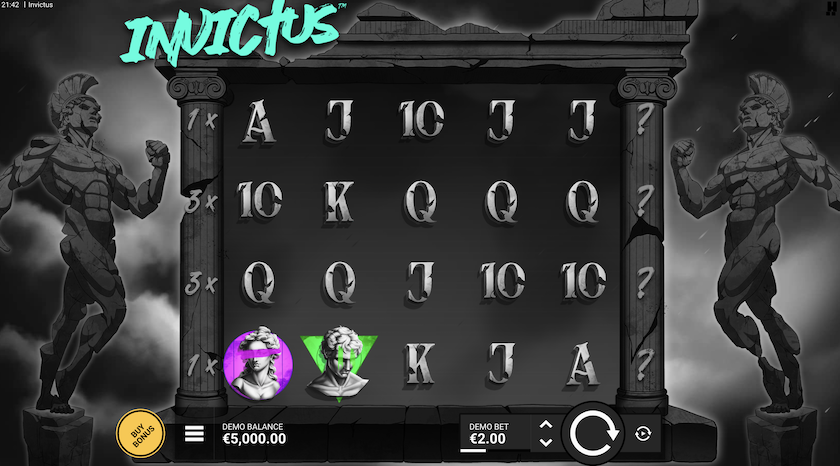The image size is (840, 466).
Task: Open the autoplay settings
Action: pos(642,433)
